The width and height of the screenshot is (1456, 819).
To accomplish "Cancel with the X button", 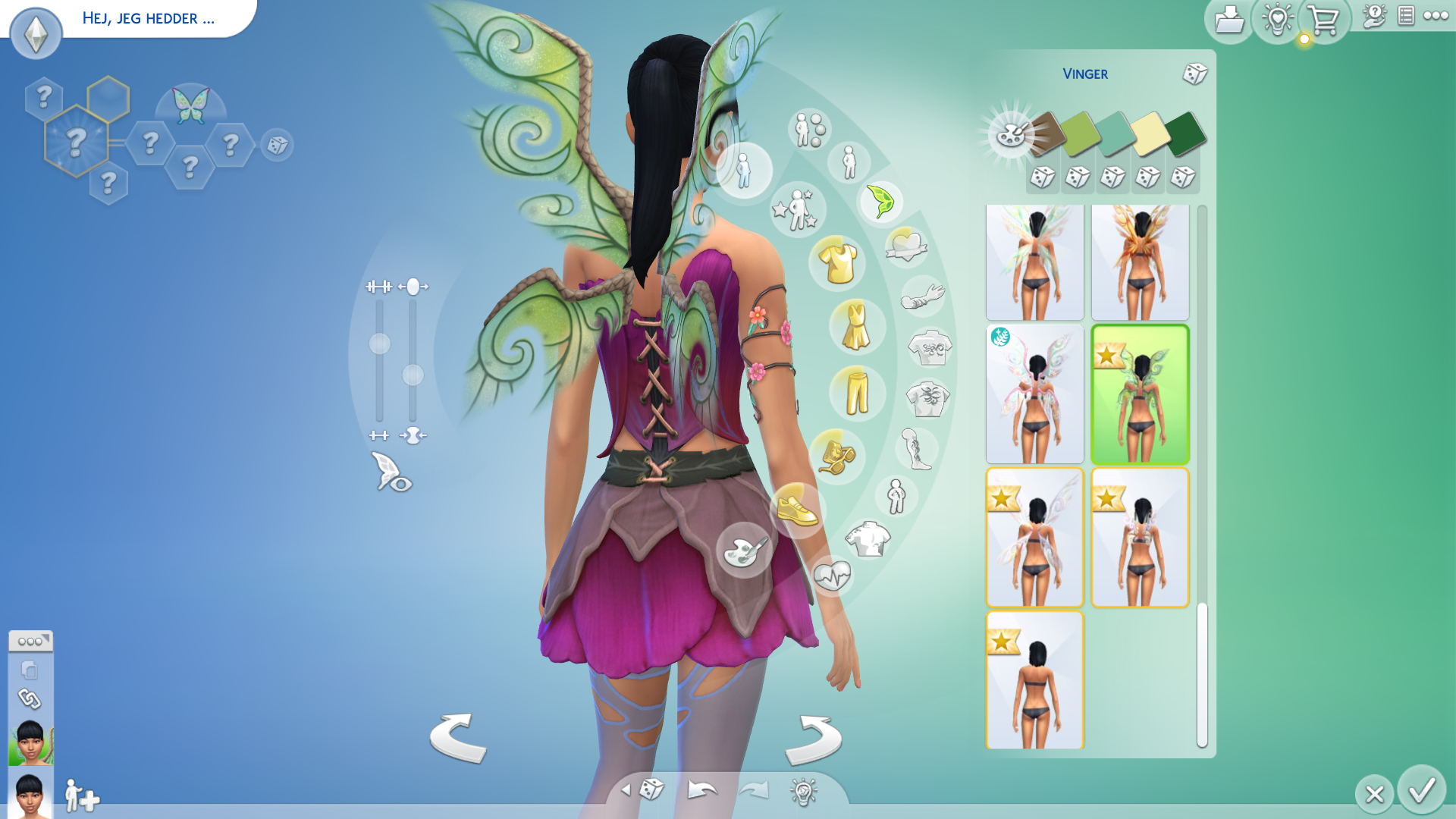I will pyautogui.click(x=1374, y=794).
